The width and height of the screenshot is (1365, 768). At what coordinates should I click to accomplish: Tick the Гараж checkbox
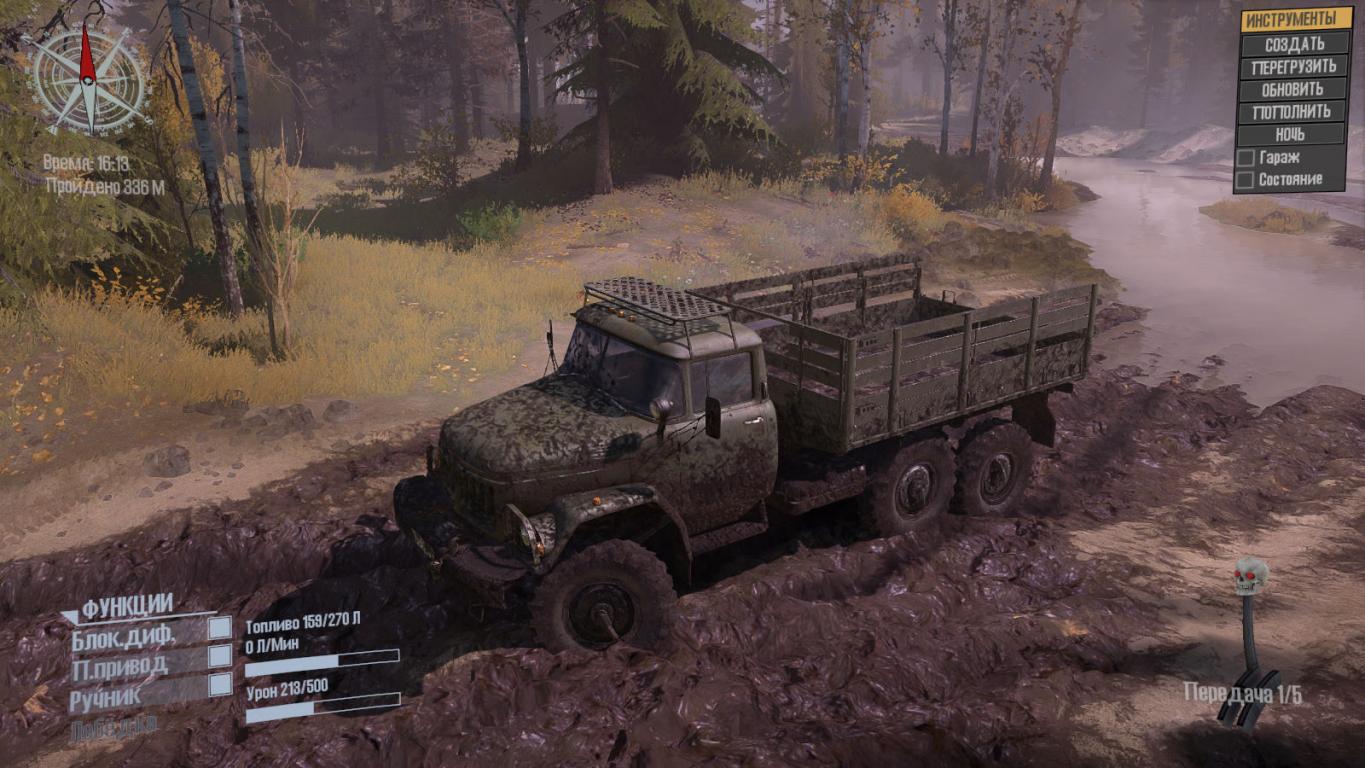pos(1246,158)
